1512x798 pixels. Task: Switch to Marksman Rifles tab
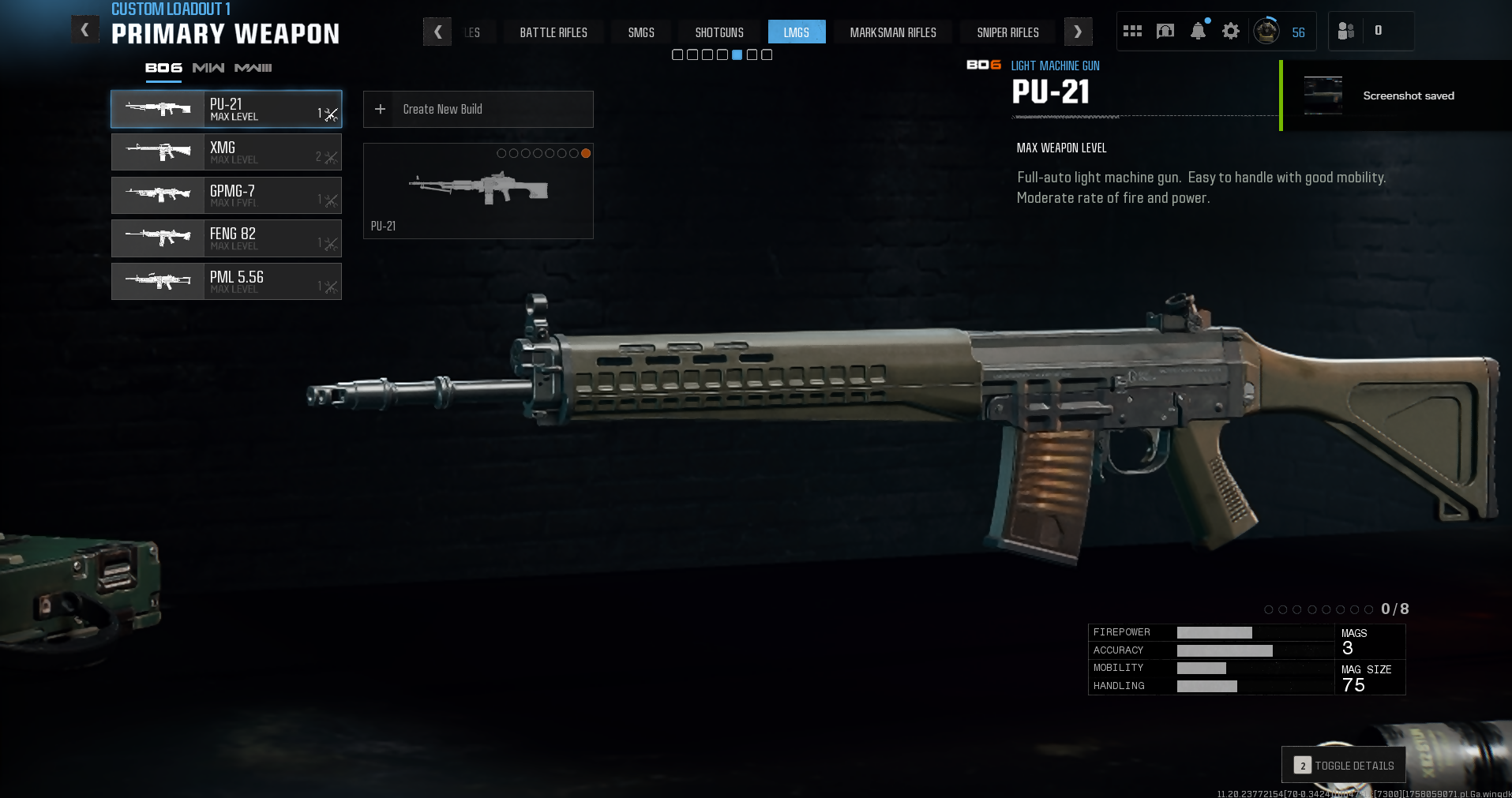pyautogui.click(x=892, y=32)
